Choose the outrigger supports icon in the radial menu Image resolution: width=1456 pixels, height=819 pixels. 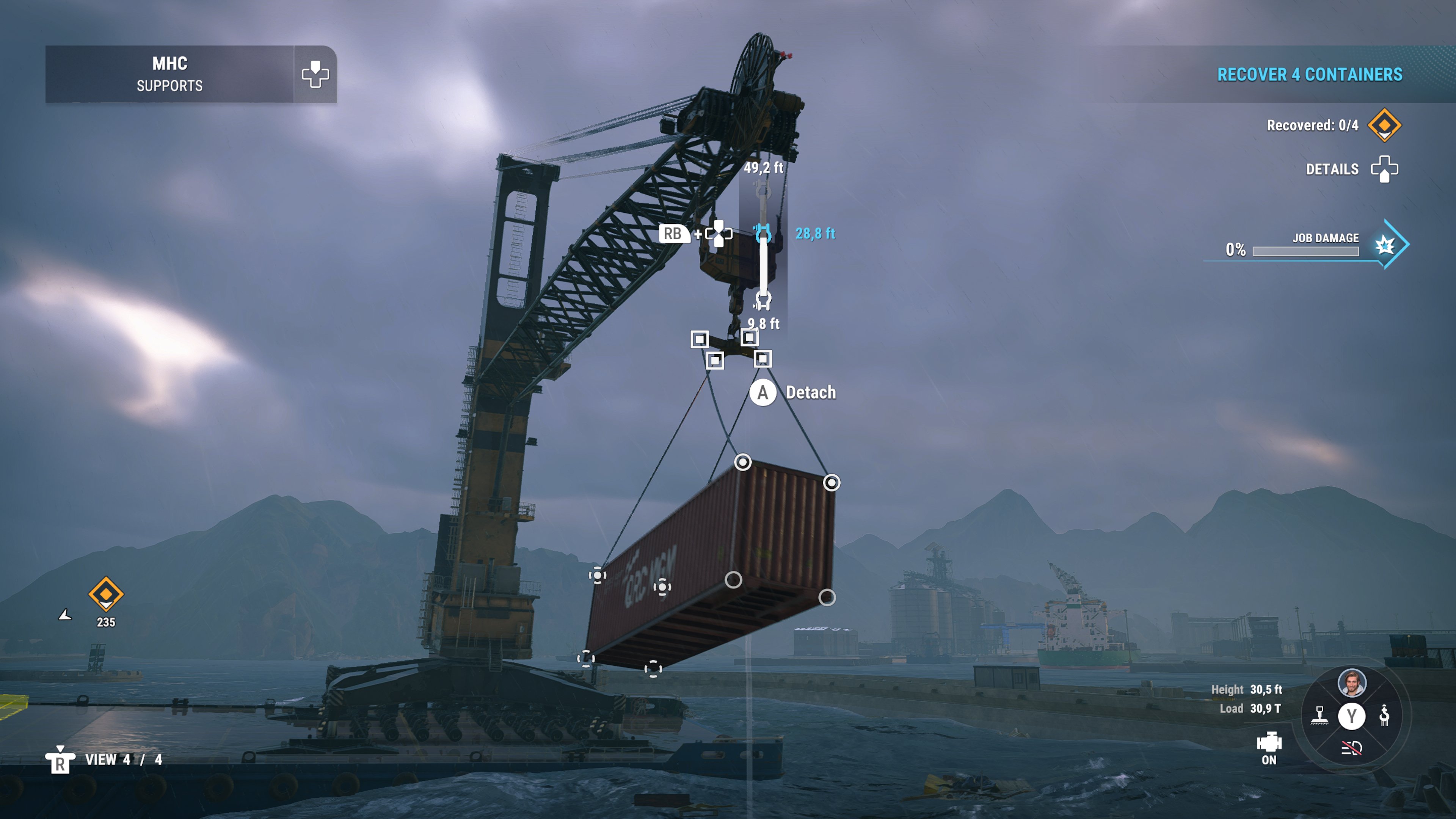click(x=1319, y=715)
